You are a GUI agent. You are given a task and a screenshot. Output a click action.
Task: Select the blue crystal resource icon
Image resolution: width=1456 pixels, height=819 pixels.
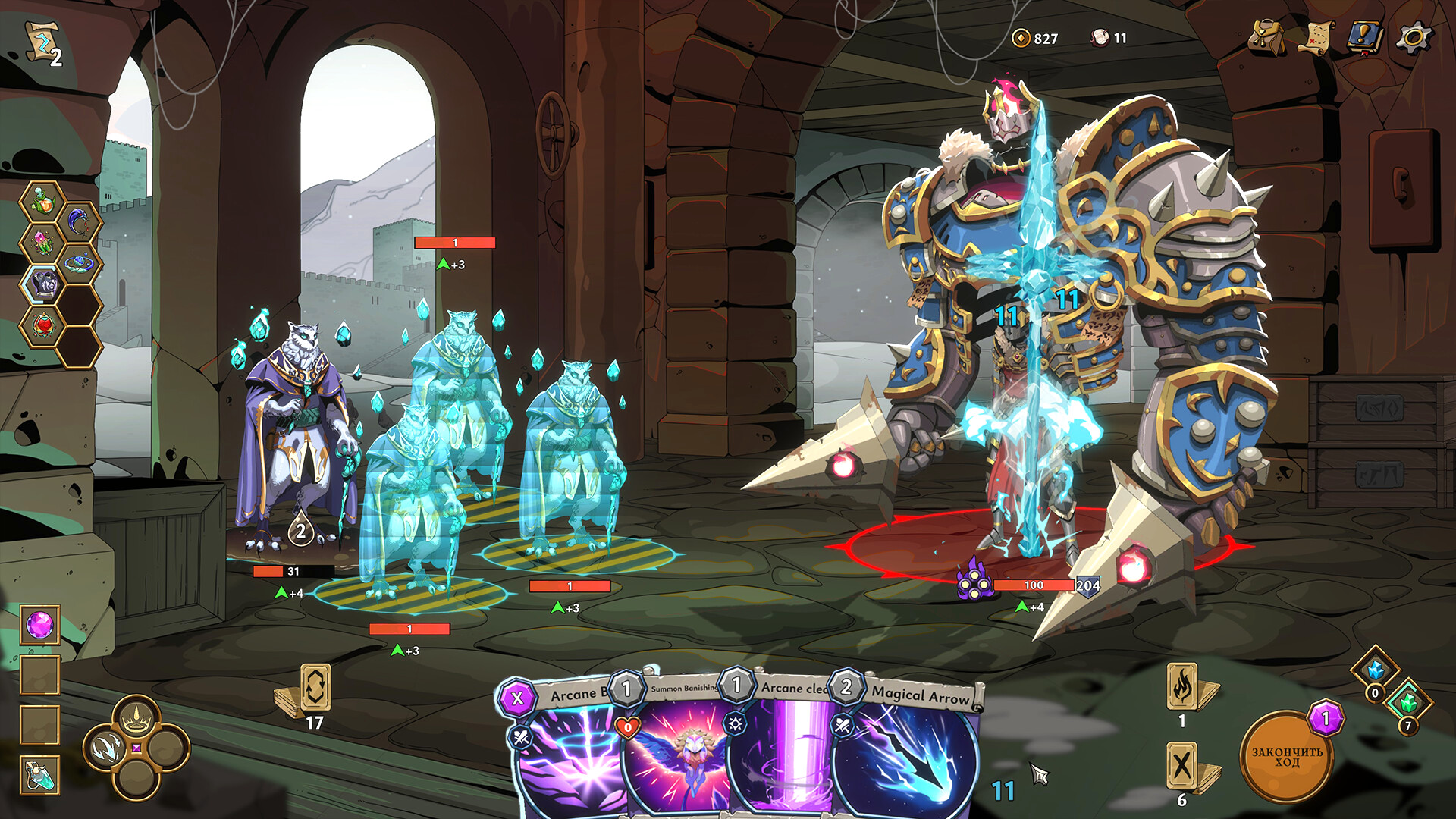1375,669
